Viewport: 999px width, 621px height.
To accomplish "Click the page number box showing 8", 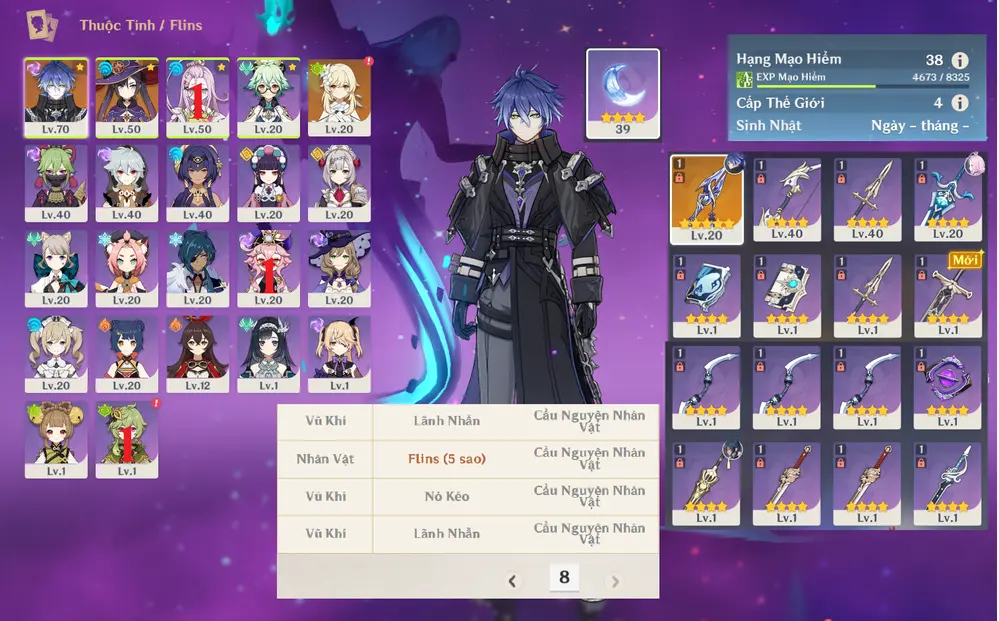I will [x=564, y=577].
